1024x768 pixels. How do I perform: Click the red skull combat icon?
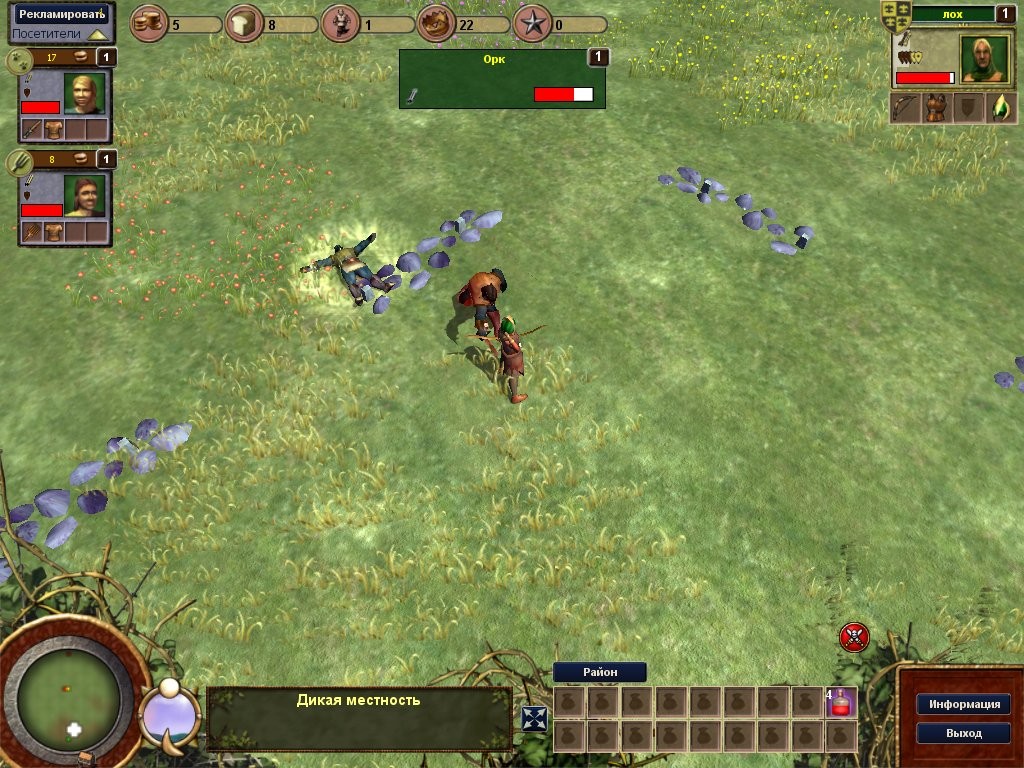pyautogui.click(x=854, y=636)
